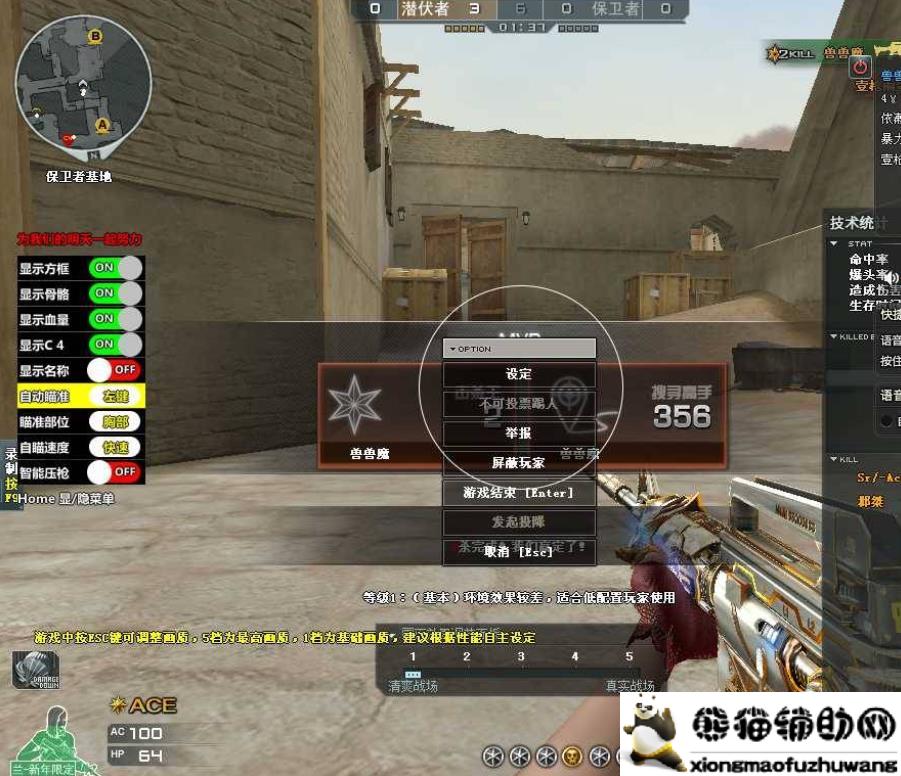Viewport: 901px width, 776px height.
Task: Click 游戏结束 to end the game
Action: coord(519,493)
